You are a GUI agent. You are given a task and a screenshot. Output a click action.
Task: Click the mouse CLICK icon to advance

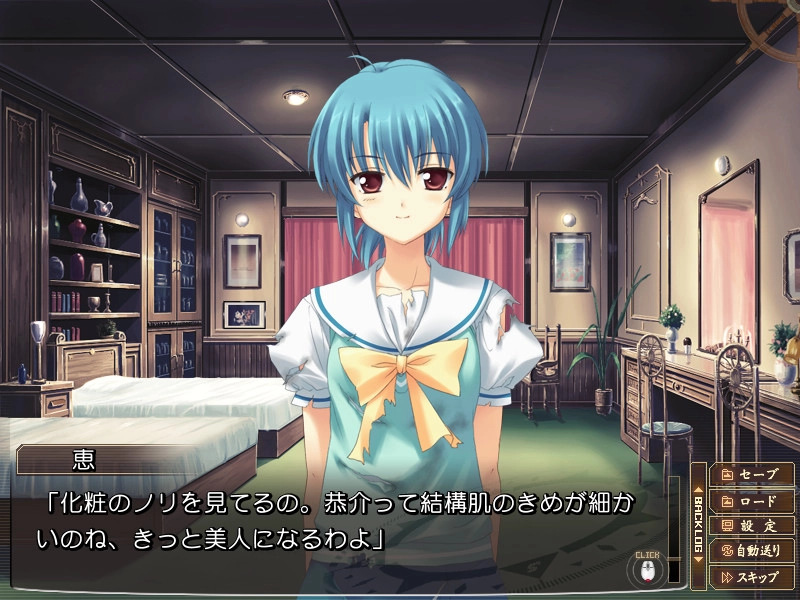coord(647,569)
